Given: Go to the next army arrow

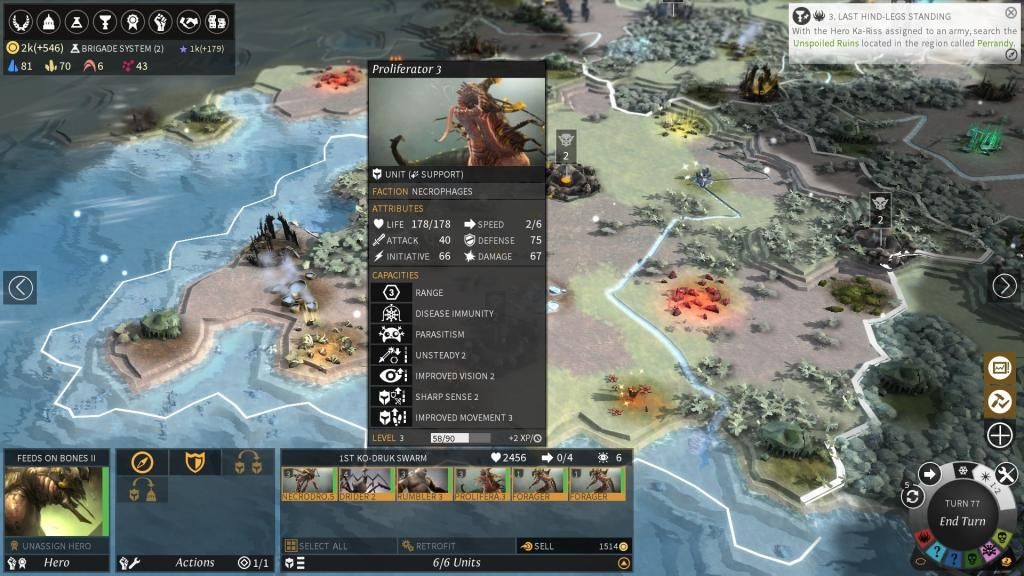Looking at the screenshot, I should point(1004,287).
